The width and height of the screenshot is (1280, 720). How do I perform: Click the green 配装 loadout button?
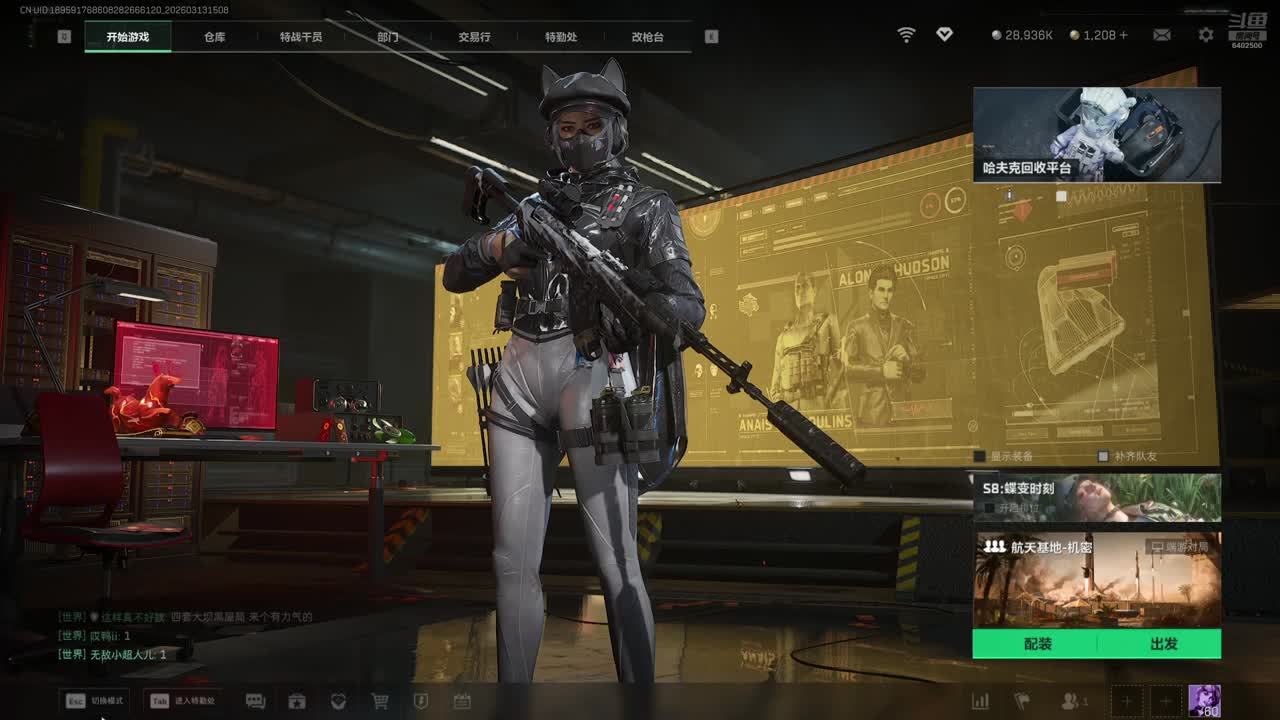tap(1037, 644)
